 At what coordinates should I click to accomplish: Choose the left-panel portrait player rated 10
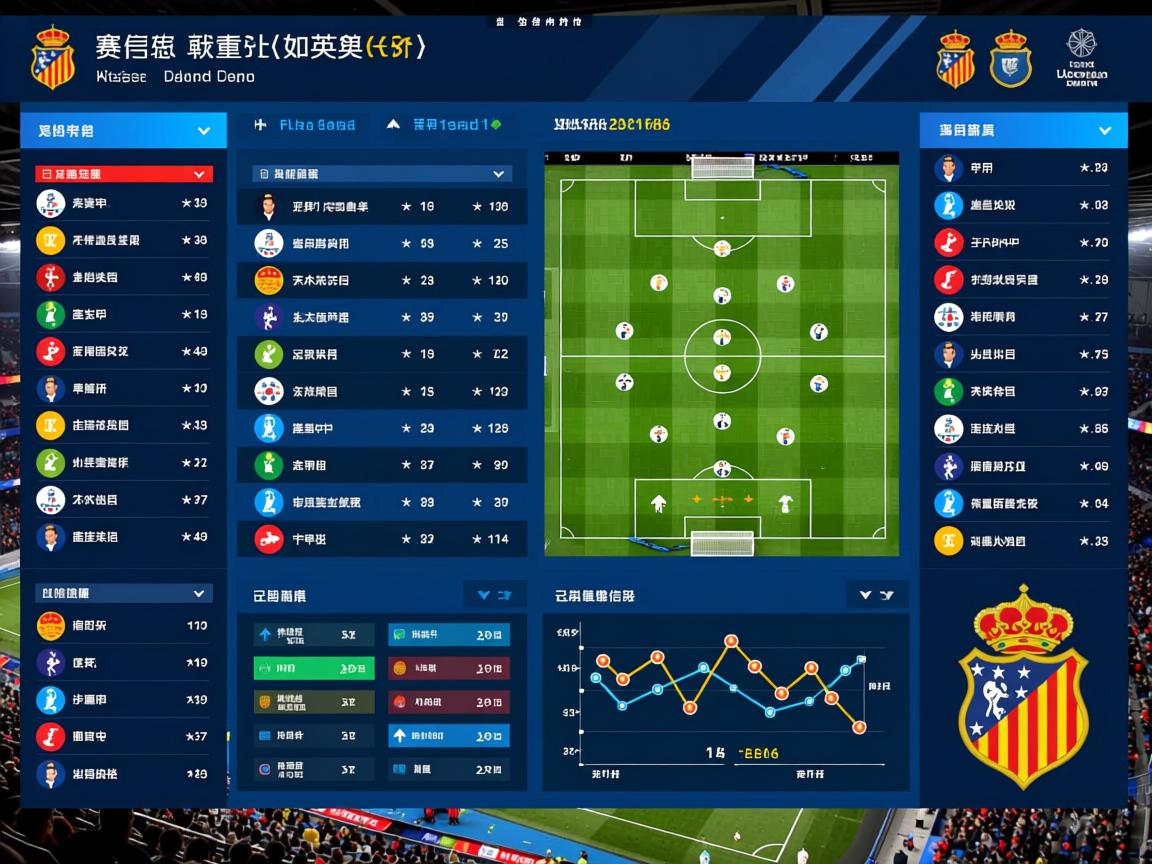coord(123,388)
